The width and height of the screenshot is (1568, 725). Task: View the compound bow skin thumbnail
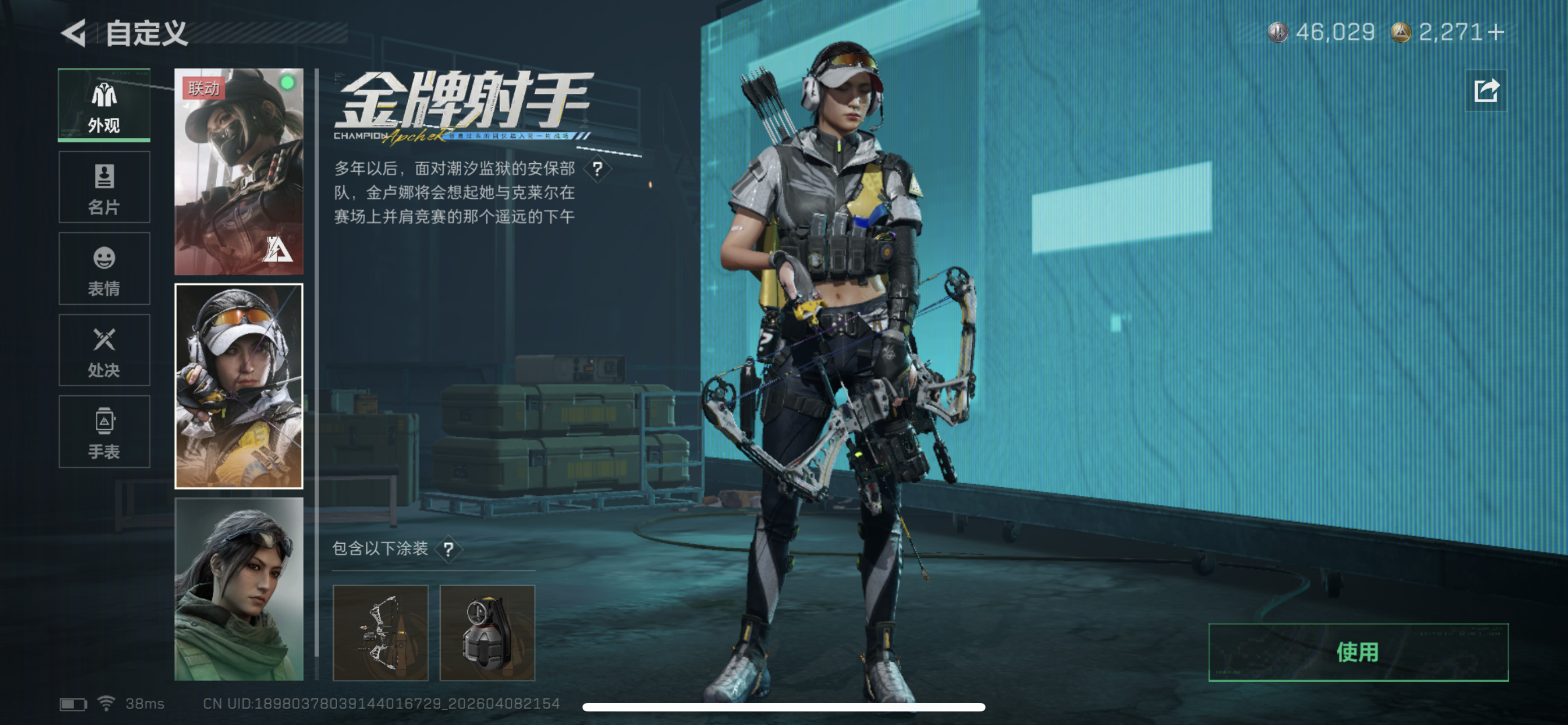tap(382, 632)
